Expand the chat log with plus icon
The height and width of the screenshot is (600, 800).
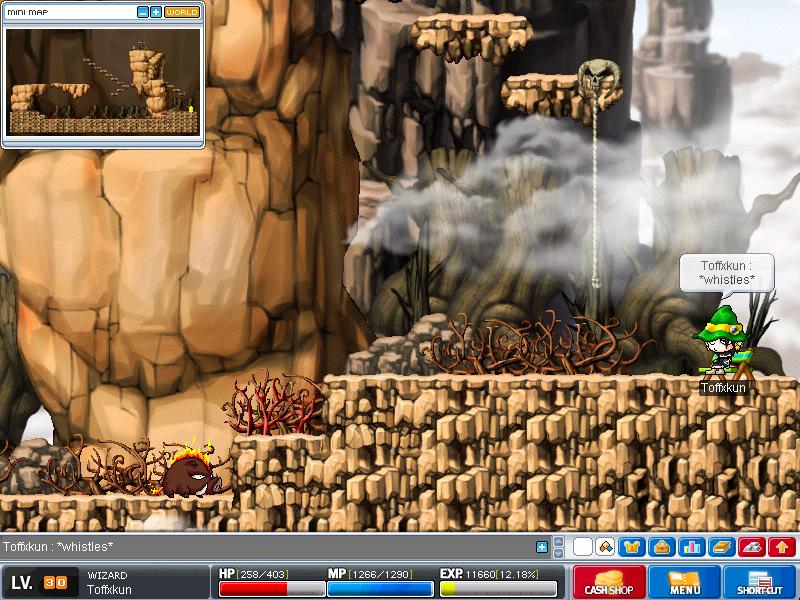(542, 547)
